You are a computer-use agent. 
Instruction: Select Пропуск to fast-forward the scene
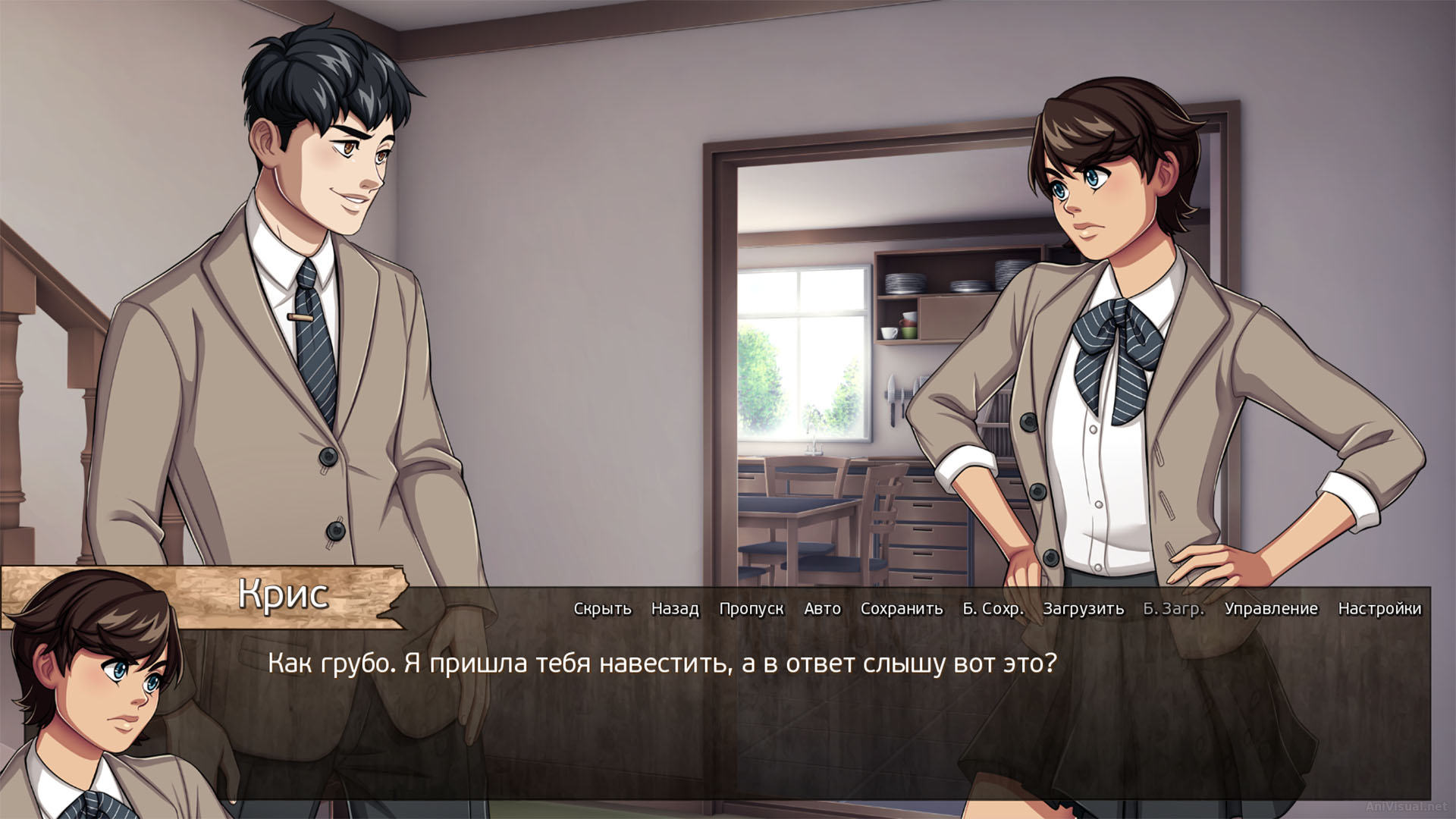(x=753, y=609)
